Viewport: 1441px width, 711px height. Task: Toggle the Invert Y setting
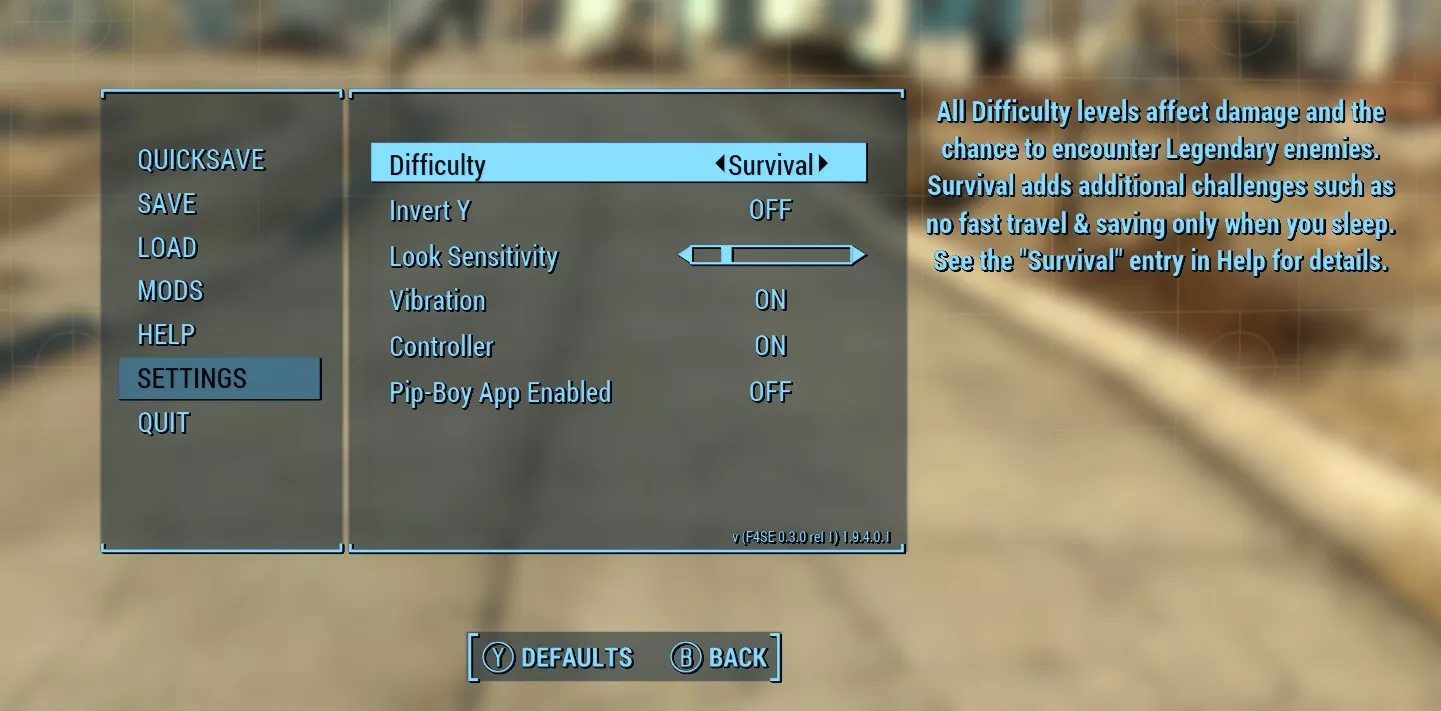coord(770,210)
